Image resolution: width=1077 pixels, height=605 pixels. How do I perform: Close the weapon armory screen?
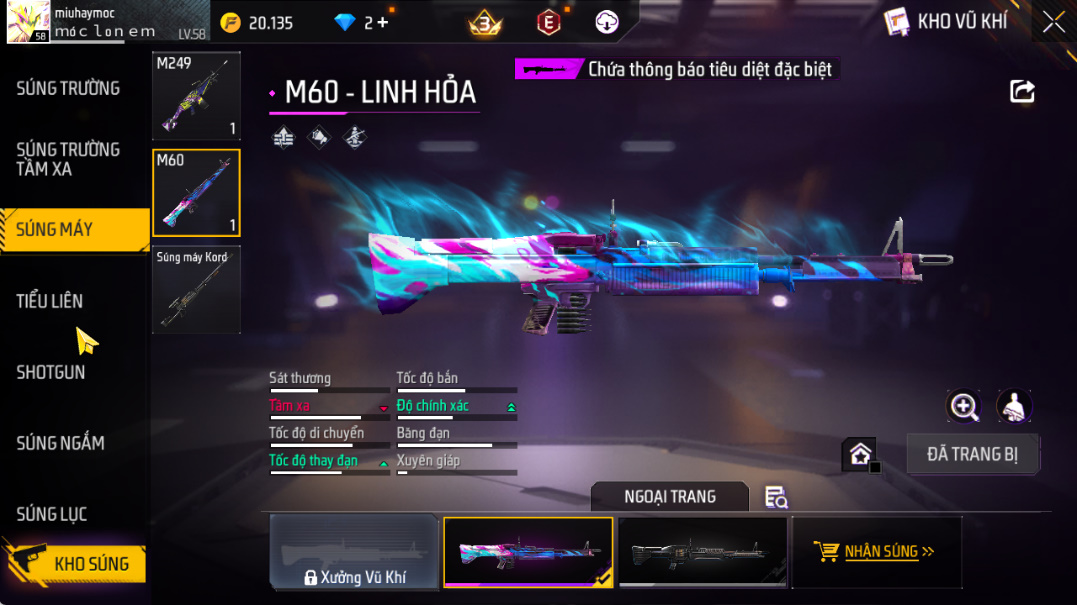pos(1053,22)
